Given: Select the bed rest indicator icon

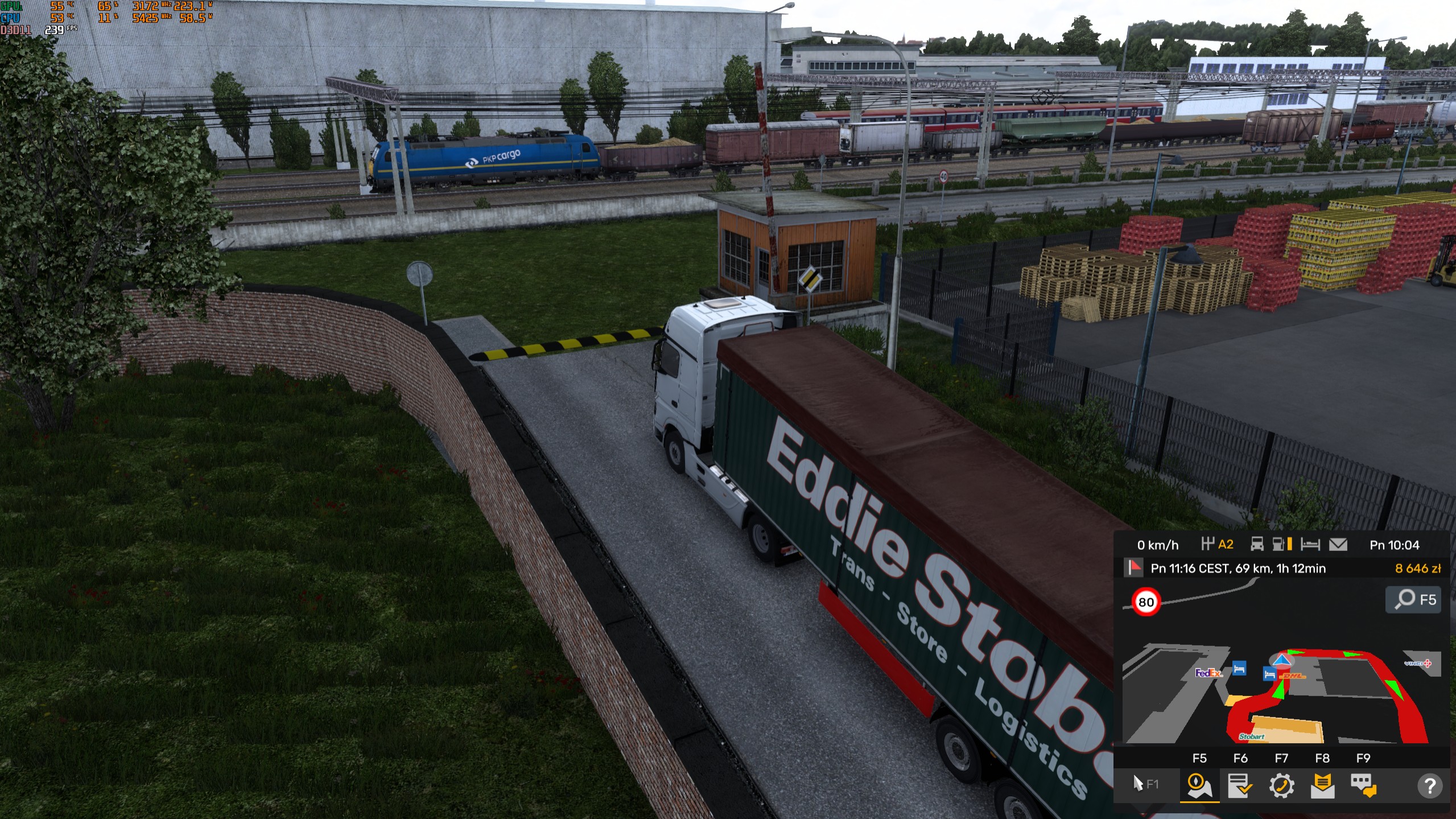Looking at the screenshot, I should [x=1310, y=545].
